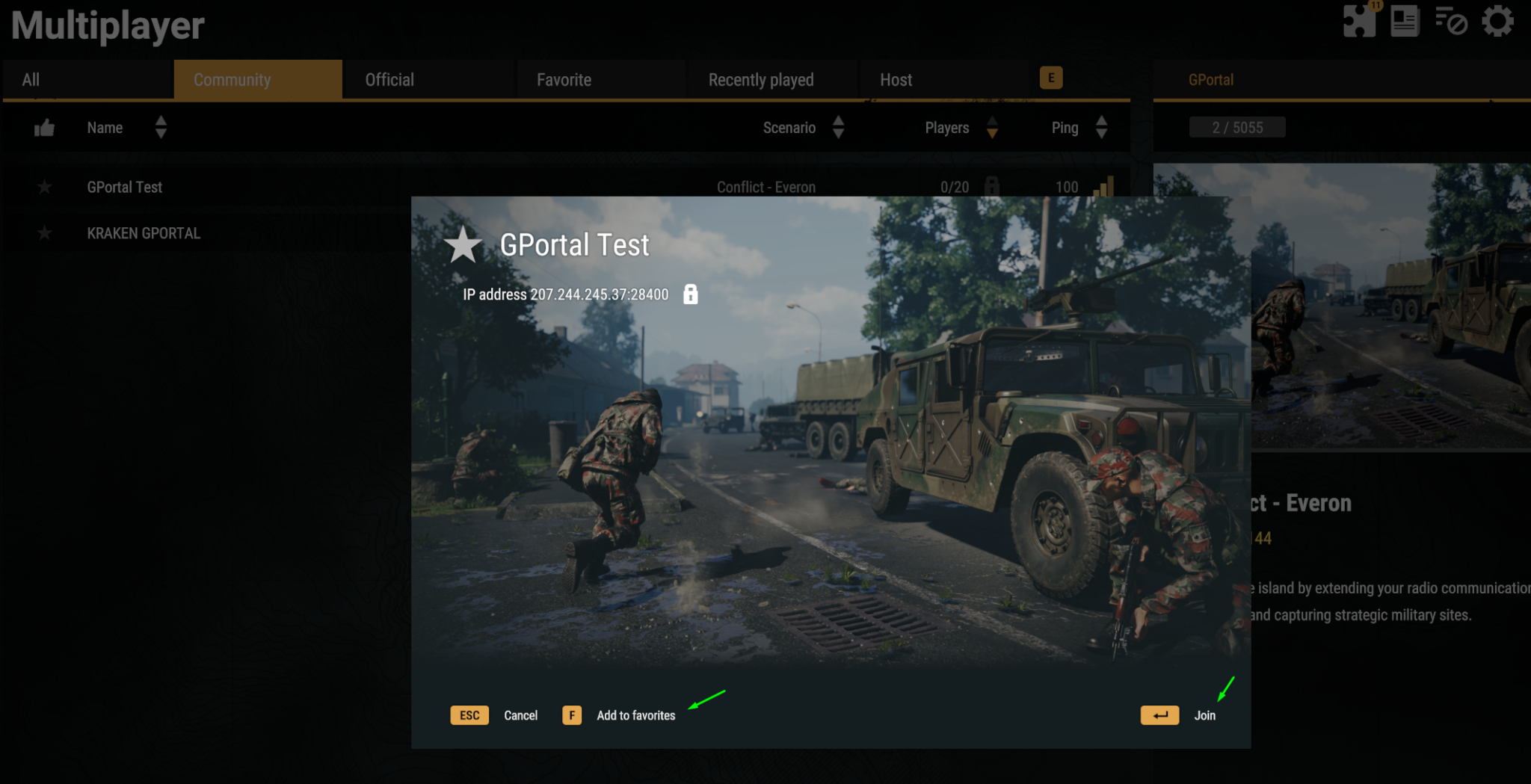Open the Name sort arrows
This screenshot has height=784, width=1531.
coord(161,128)
